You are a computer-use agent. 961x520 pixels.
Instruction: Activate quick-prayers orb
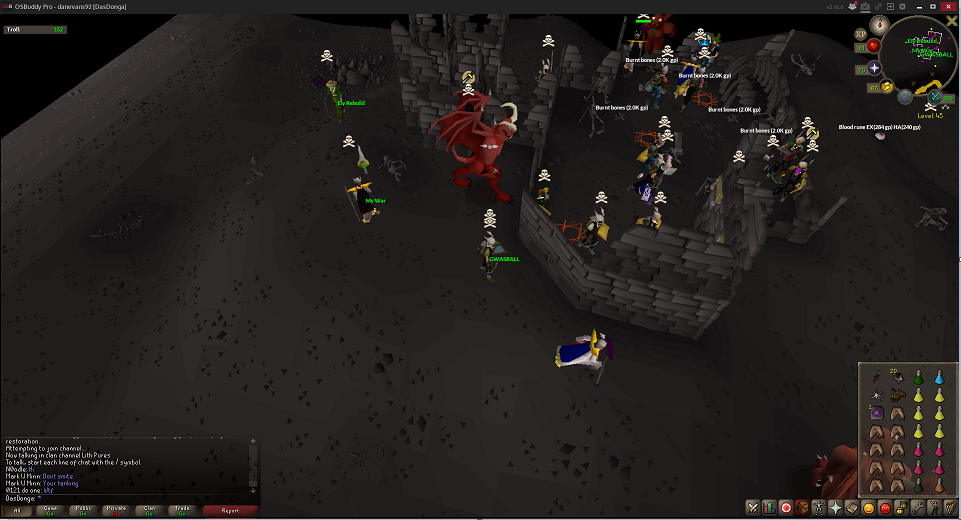click(876, 68)
